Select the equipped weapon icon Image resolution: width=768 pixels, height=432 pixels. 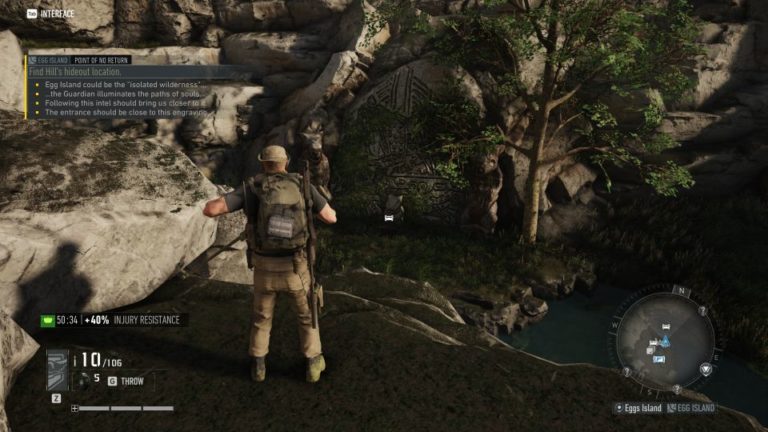coord(58,370)
